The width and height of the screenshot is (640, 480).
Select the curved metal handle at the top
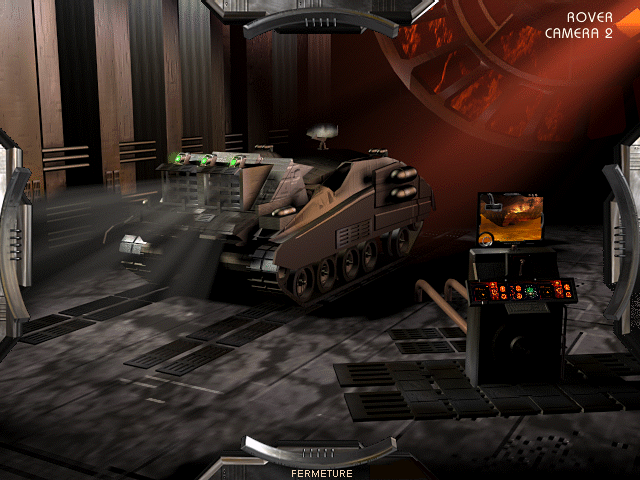[320, 22]
